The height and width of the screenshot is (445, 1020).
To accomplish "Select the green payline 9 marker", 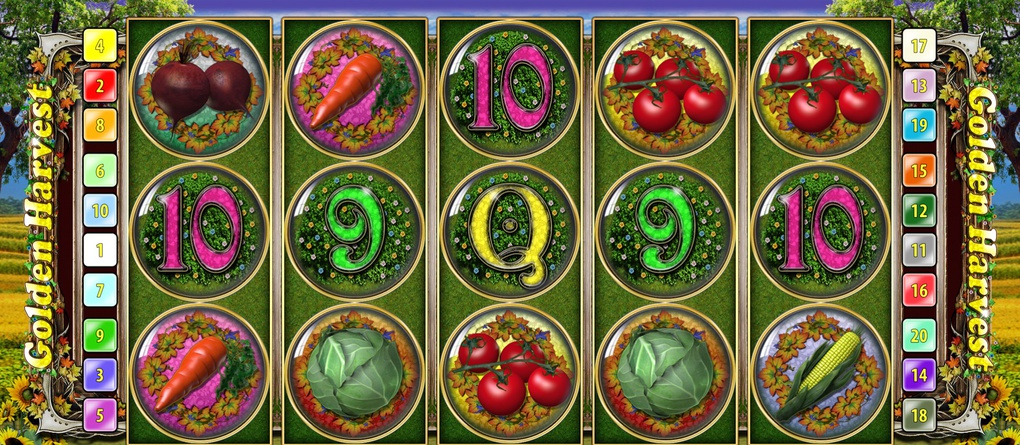I will (100, 333).
